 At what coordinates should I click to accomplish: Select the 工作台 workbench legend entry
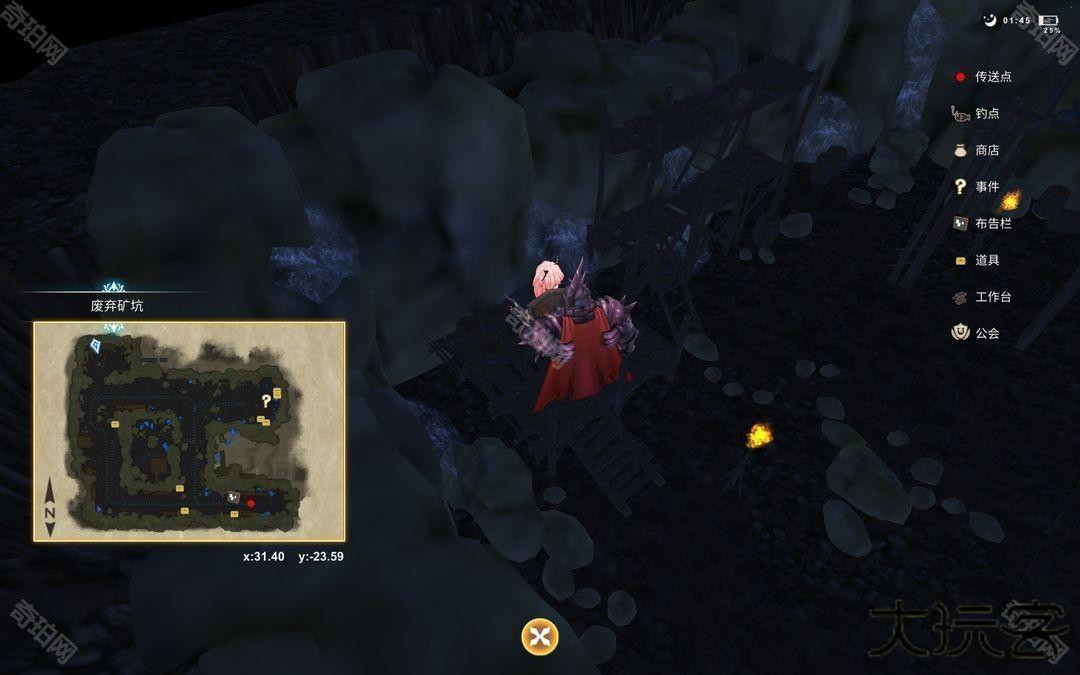(992, 297)
